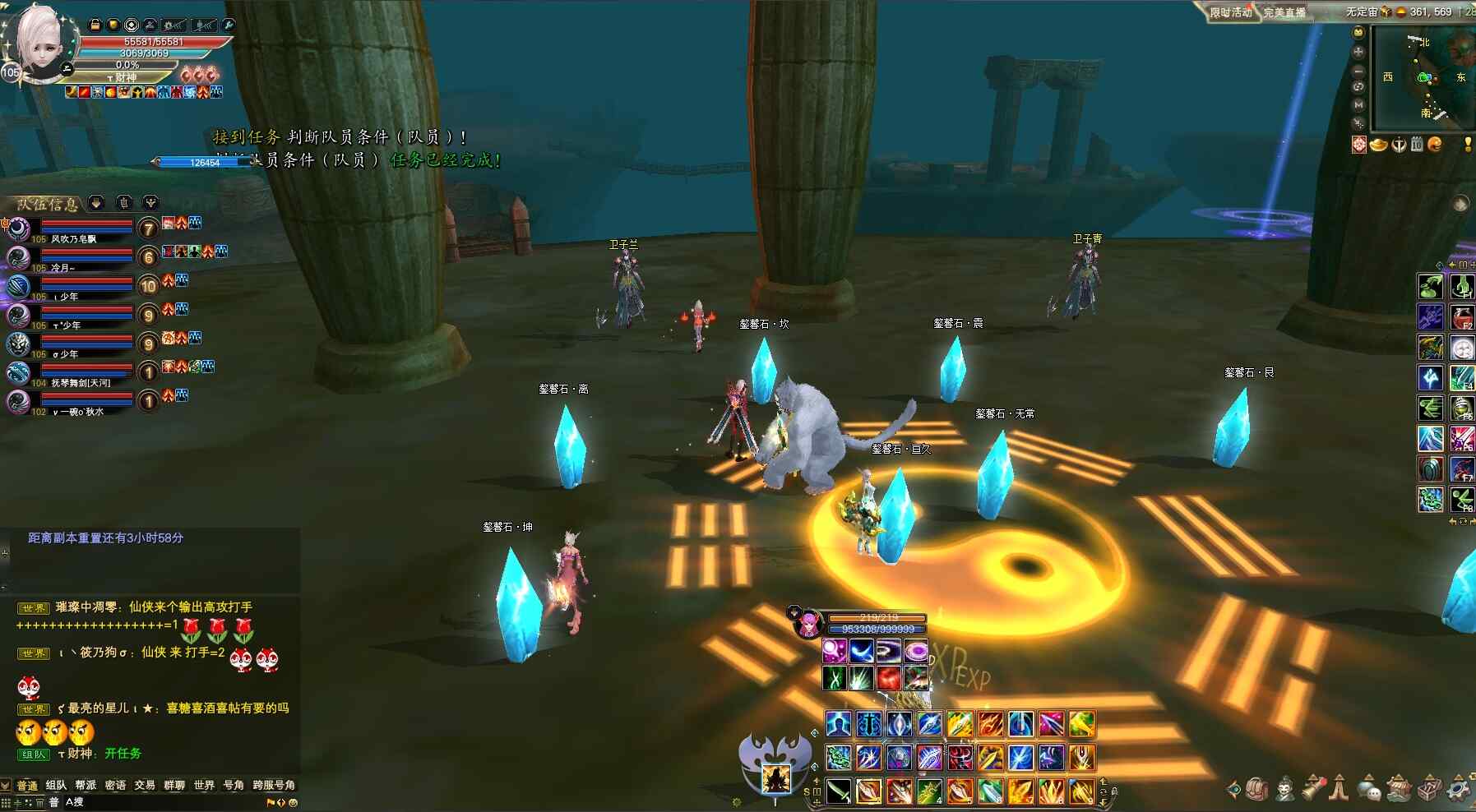Viewport: 1476px width, 812px height.
Task: Select party member 风吹乃皂飘
Action: coord(74,238)
